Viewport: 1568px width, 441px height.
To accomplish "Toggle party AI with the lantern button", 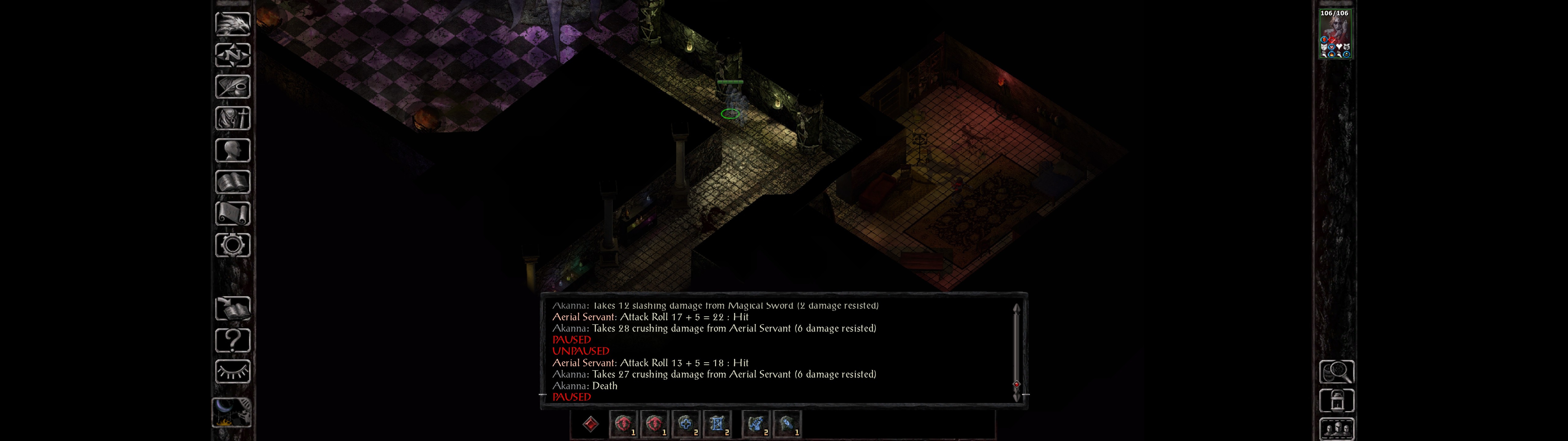I will coord(1336,401).
